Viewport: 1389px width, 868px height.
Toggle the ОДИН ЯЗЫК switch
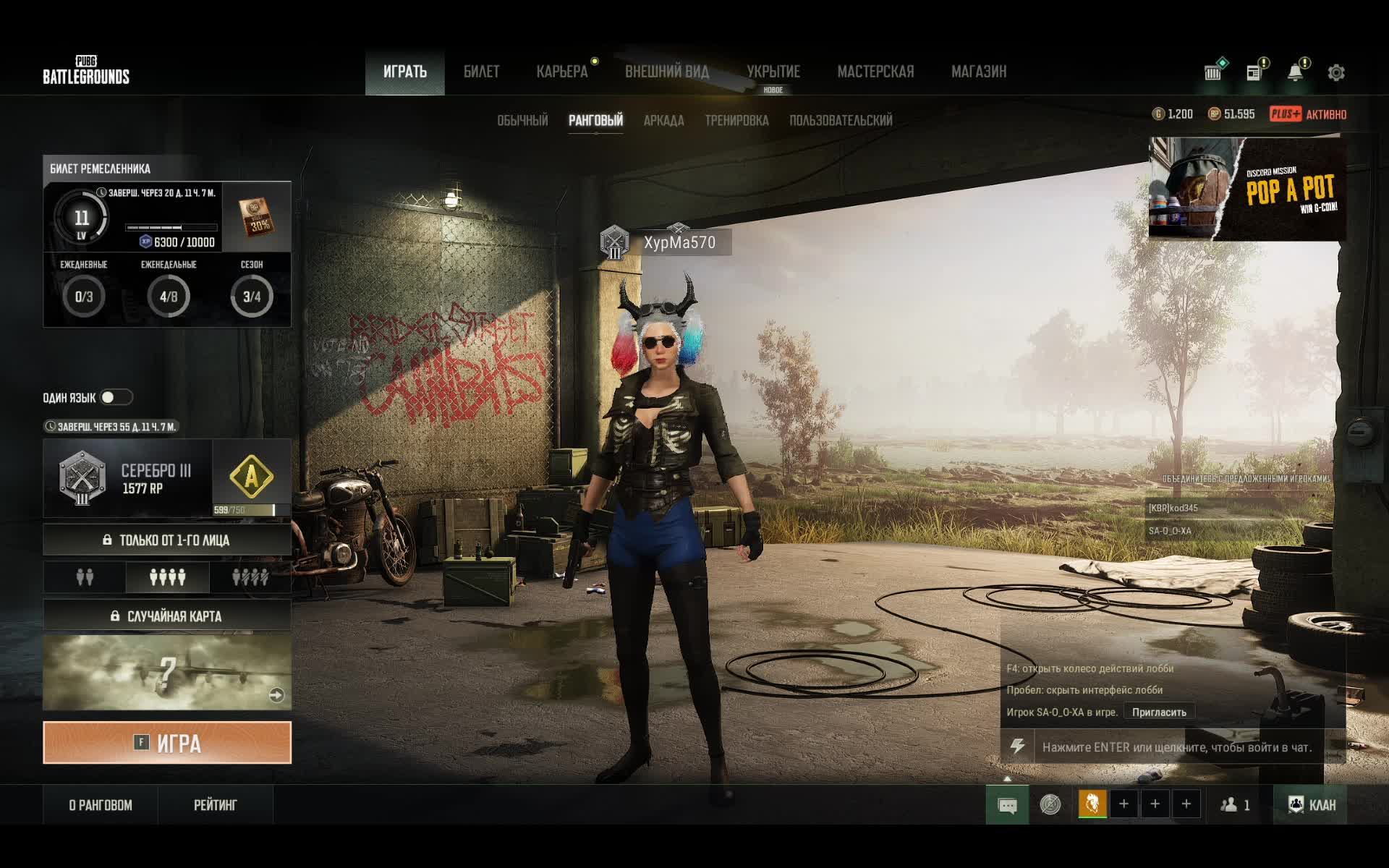116,397
